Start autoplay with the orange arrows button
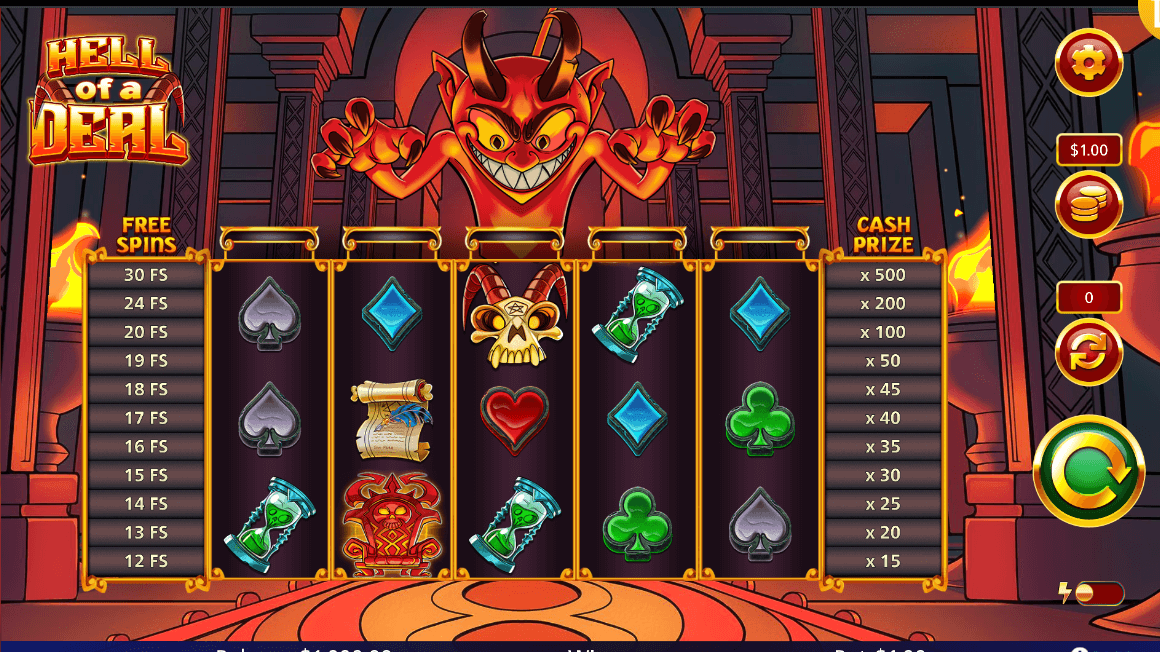 click(x=1089, y=351)
